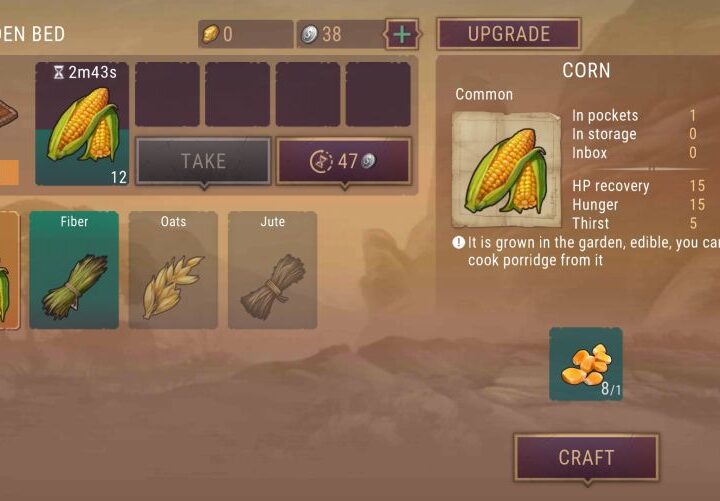Speed up growth for 47 coins

[x=343, y=160]
